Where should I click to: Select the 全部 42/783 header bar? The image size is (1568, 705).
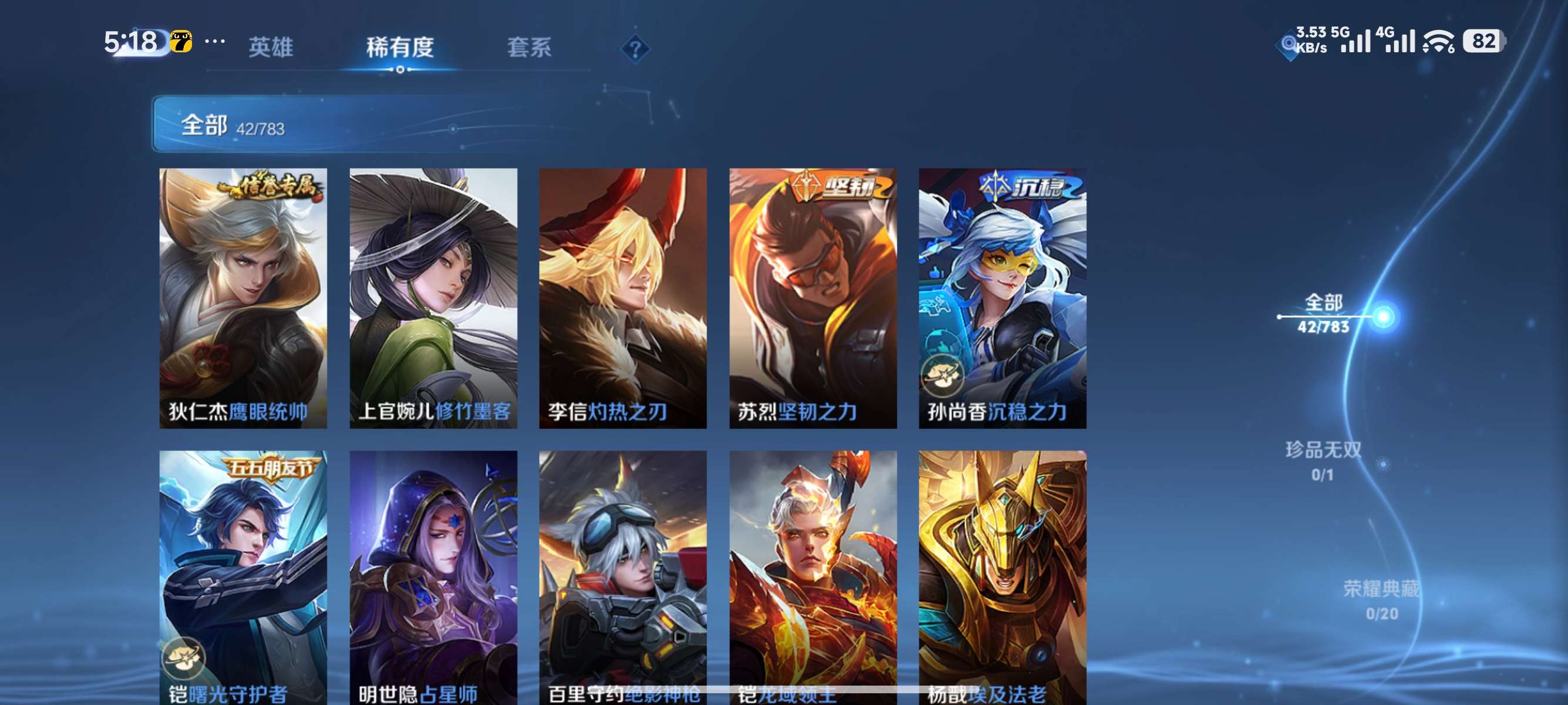tap(414, 124)
